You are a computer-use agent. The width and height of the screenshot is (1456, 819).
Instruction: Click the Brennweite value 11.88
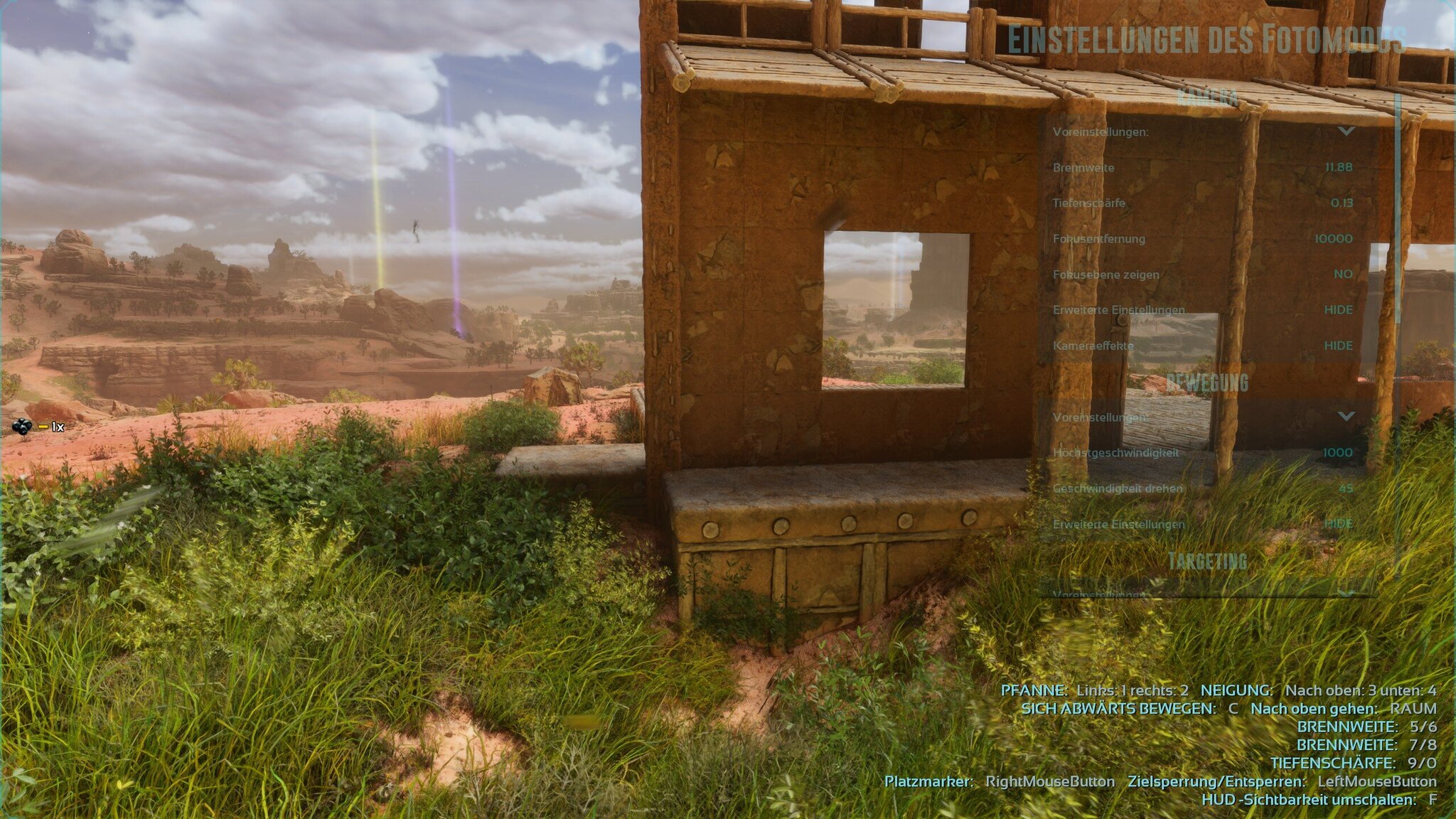(x=1338, y=167)
